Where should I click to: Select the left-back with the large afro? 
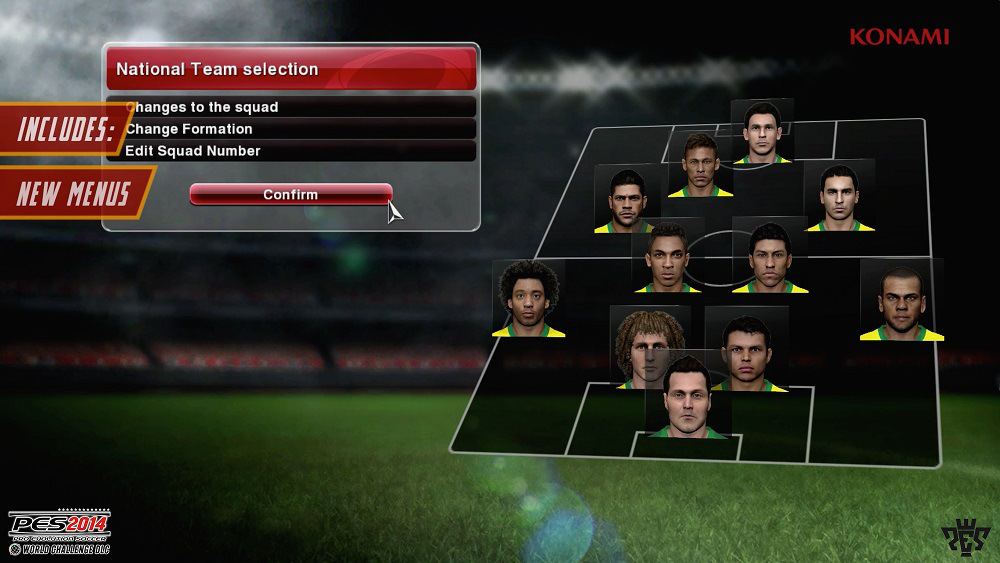[528, 298]
